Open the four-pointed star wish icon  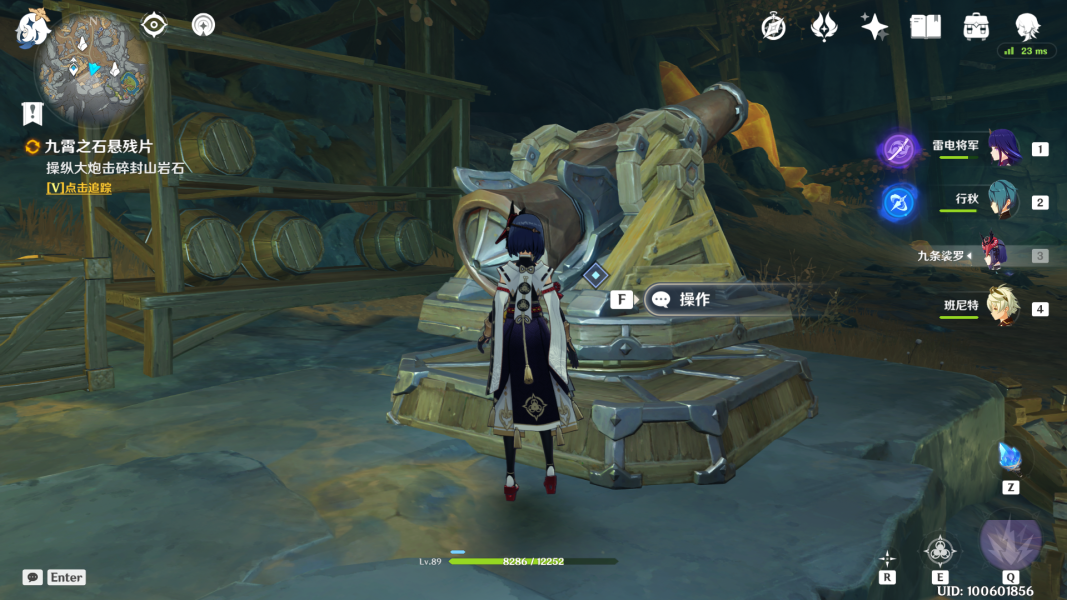point(874,27)
